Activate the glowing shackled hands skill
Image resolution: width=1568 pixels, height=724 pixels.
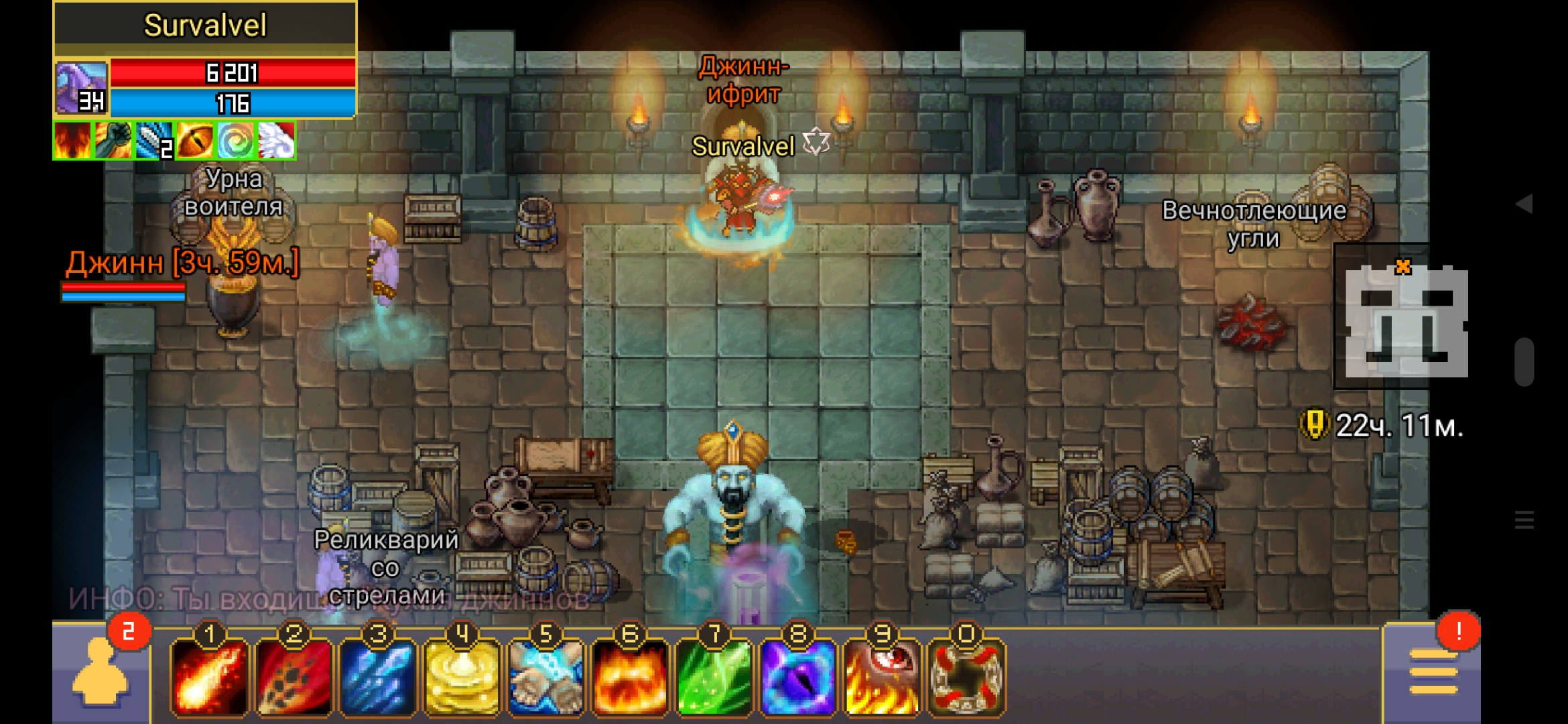(546, 677)
